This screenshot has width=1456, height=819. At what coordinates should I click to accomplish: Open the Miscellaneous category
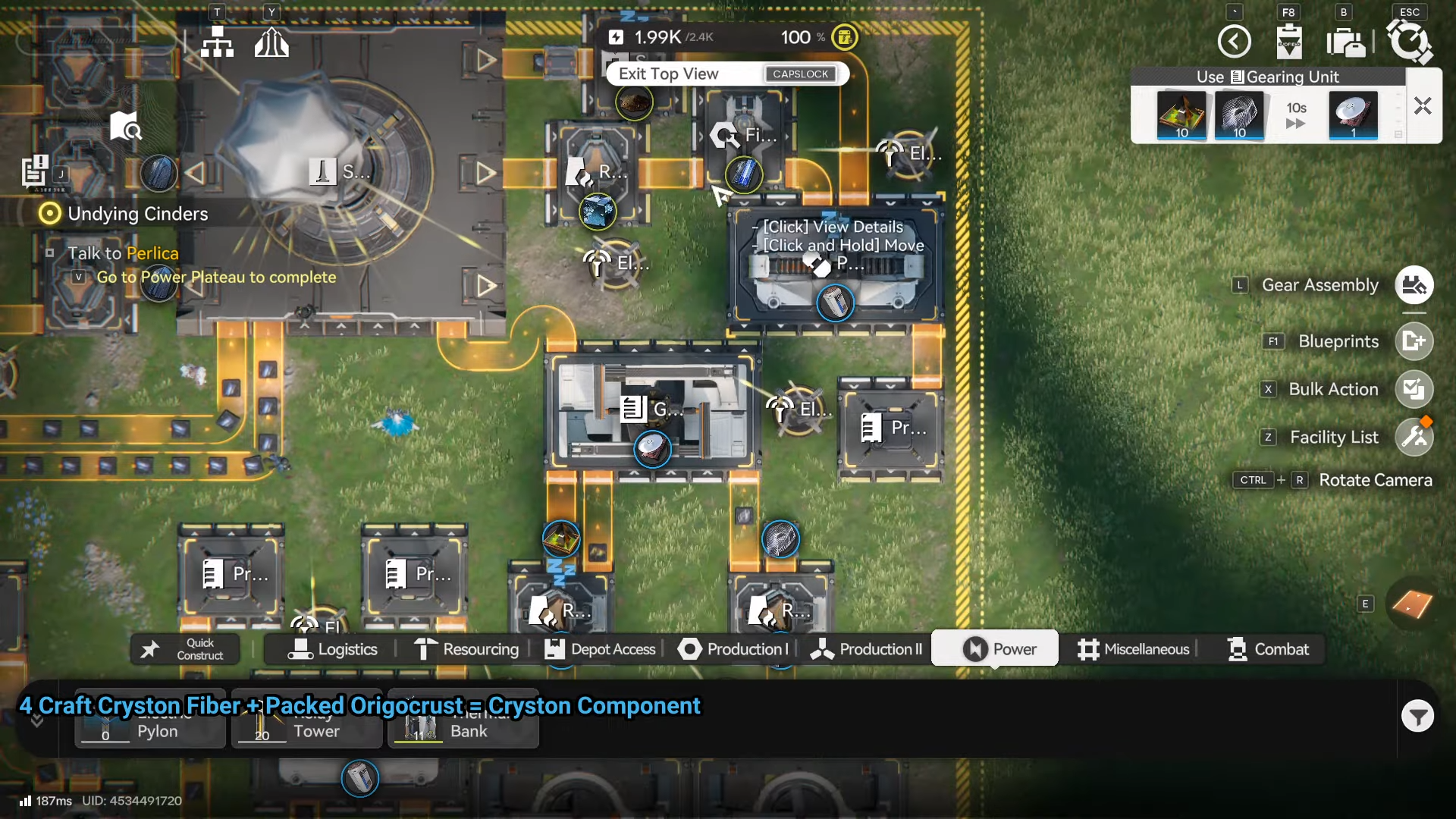pos(1134,649)
